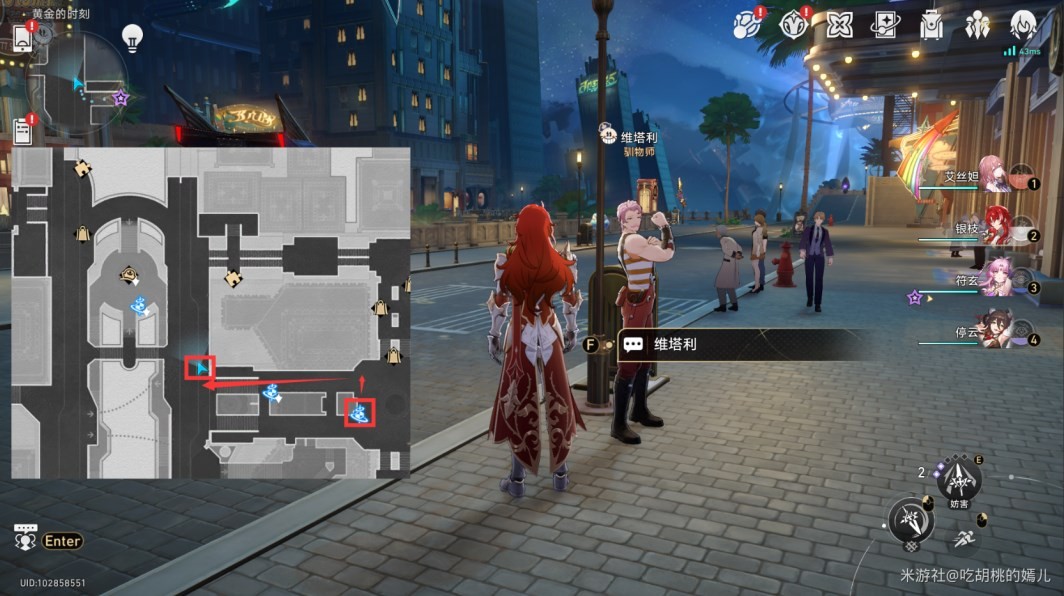Open the mission clipboard icon
This screenshot has height=596, width=1064.
point(23,129)
